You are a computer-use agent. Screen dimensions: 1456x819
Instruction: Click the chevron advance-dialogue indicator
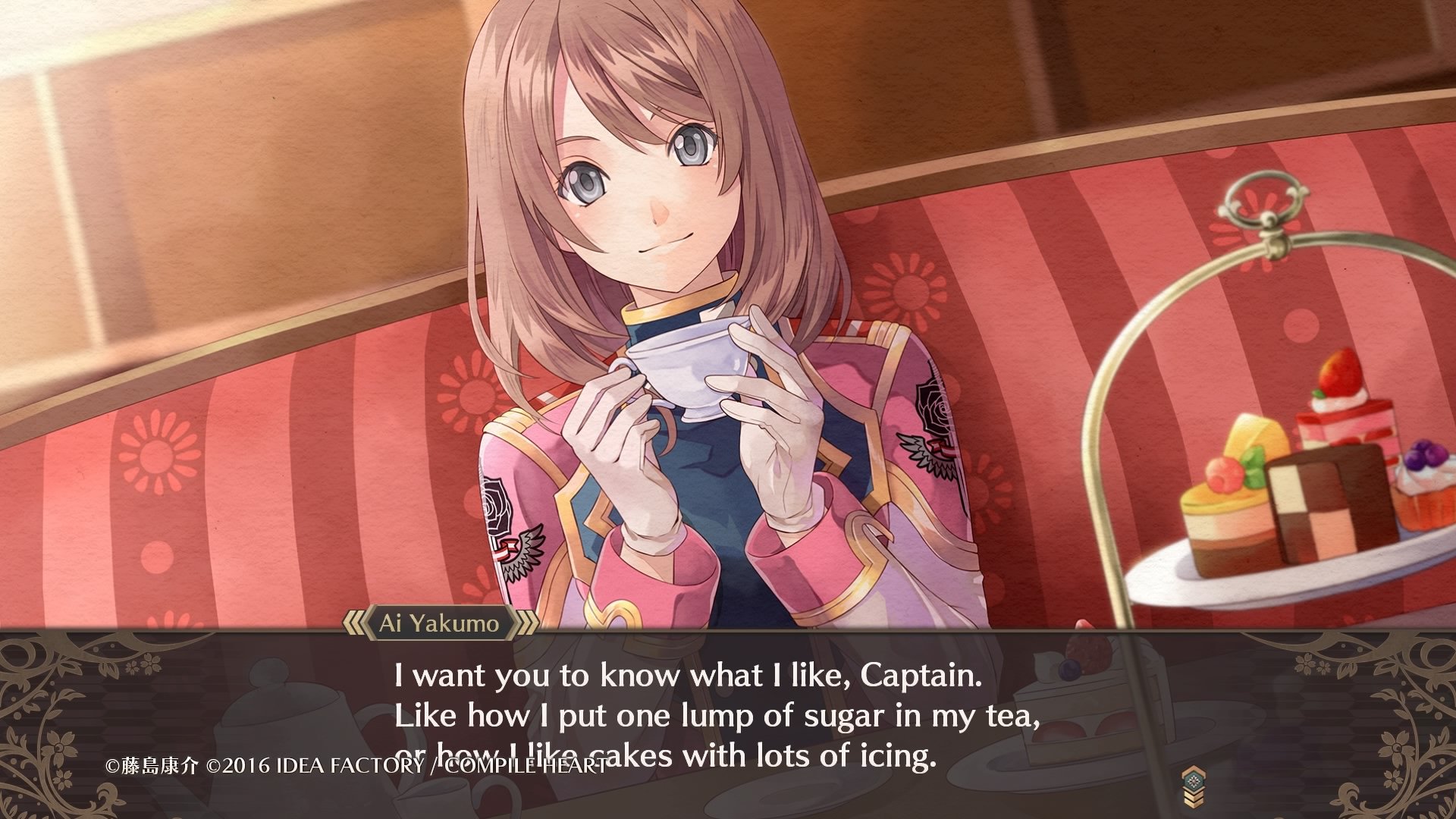click(1192, 786)
